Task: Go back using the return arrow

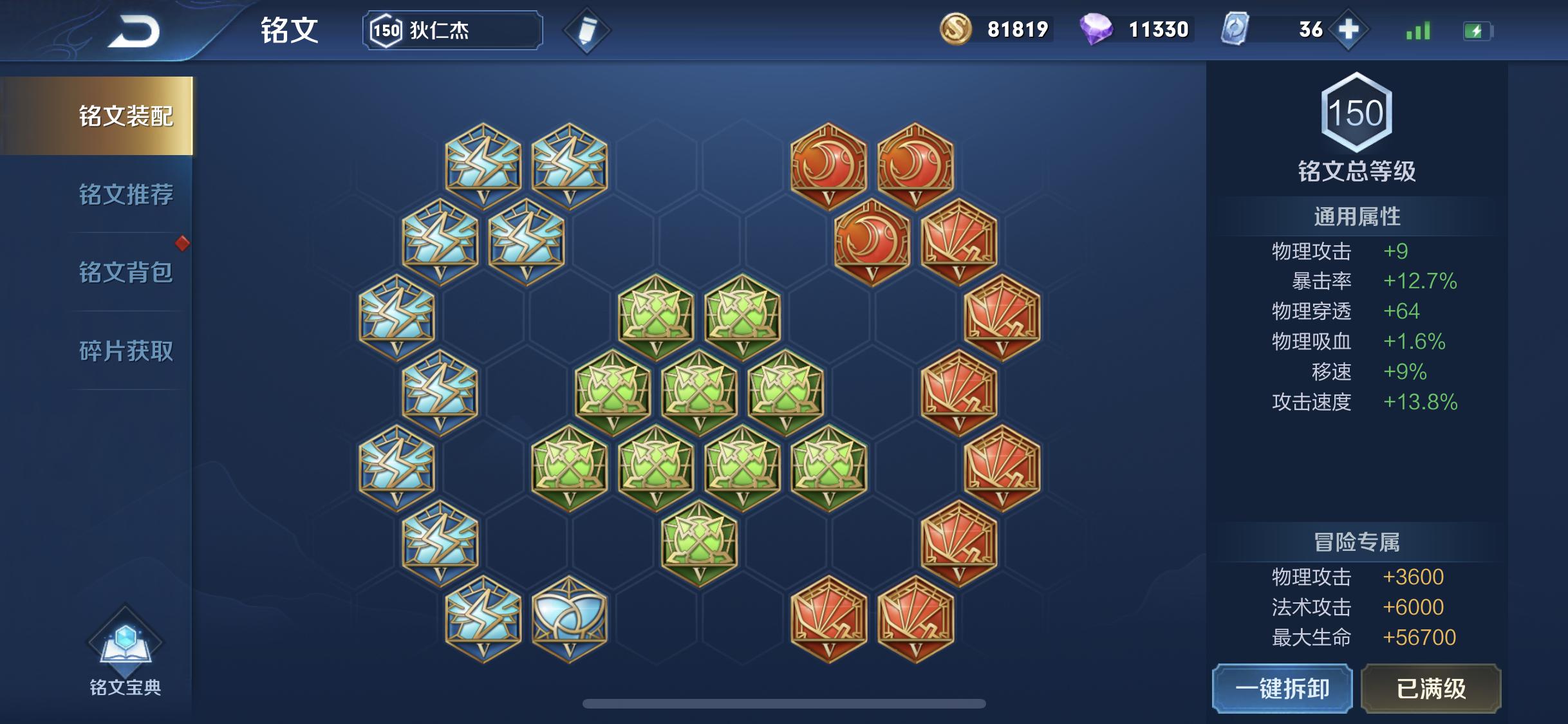Action: coord(134,31)
